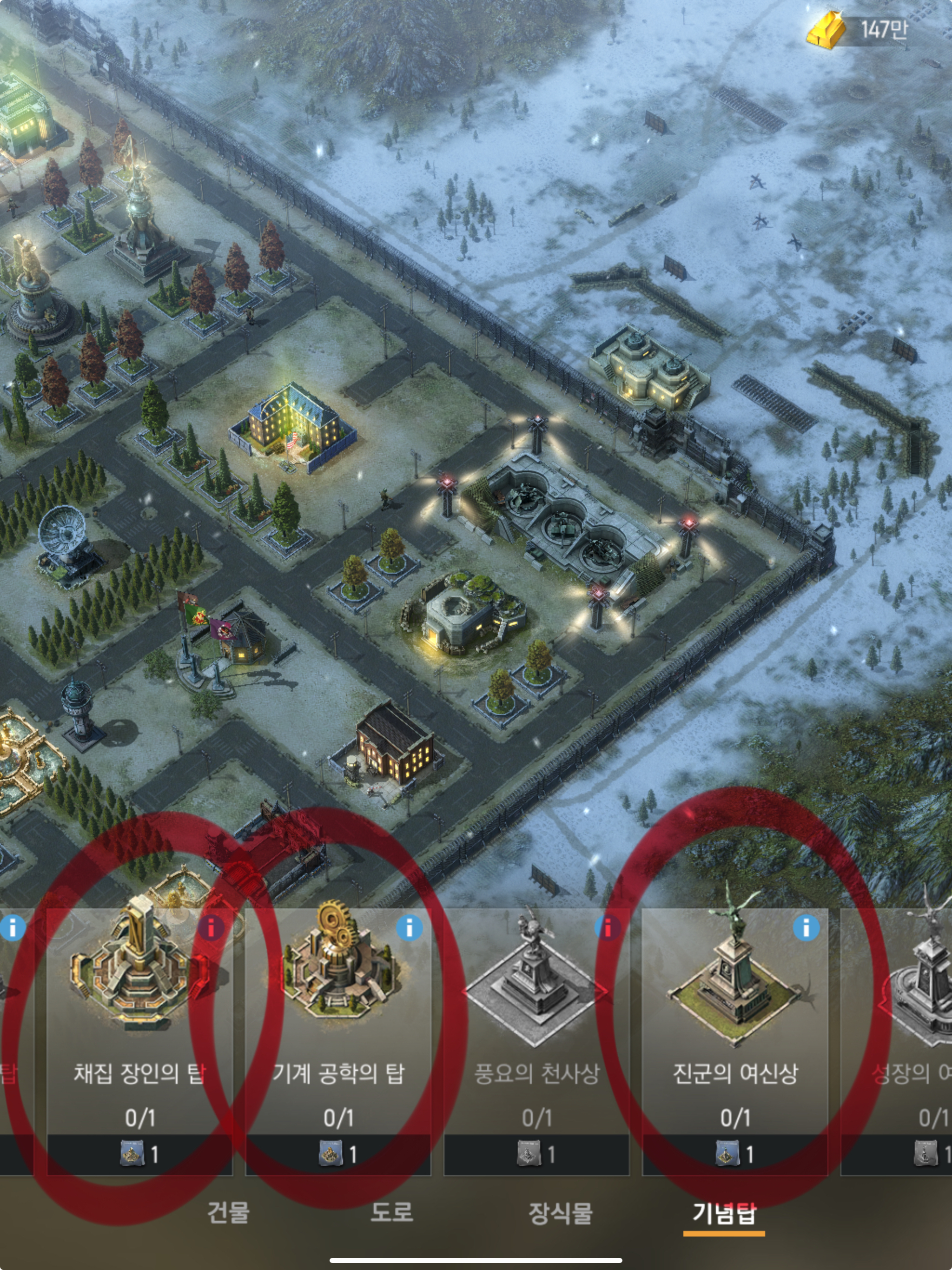Switch to the 건물 tab
The width and height of the screenshot is (952, 1270).
(228, 1212)
